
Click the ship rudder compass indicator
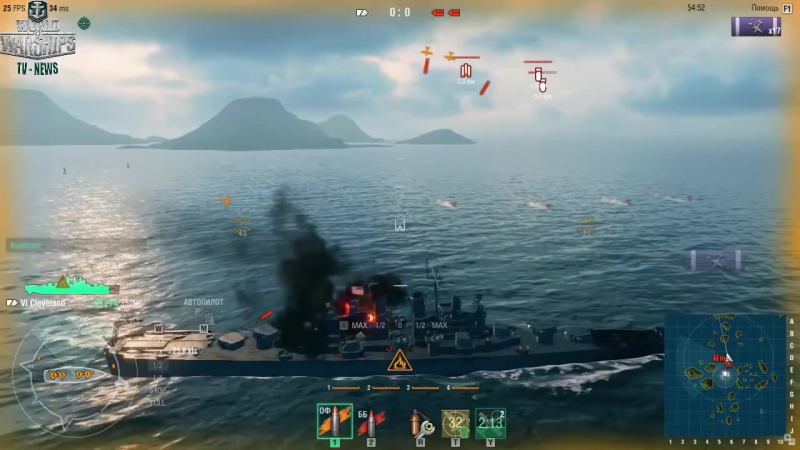(x=72, y=375)
